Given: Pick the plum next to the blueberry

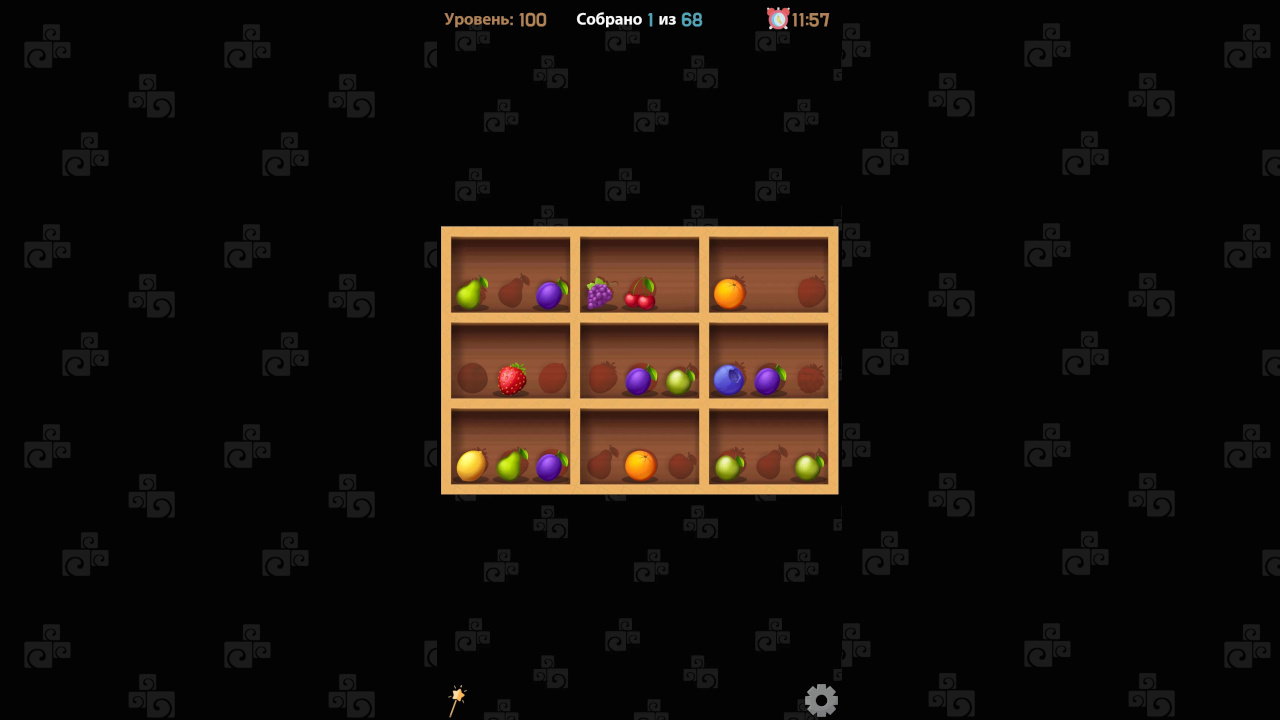Looking at the screenshot, I should 769,379.
